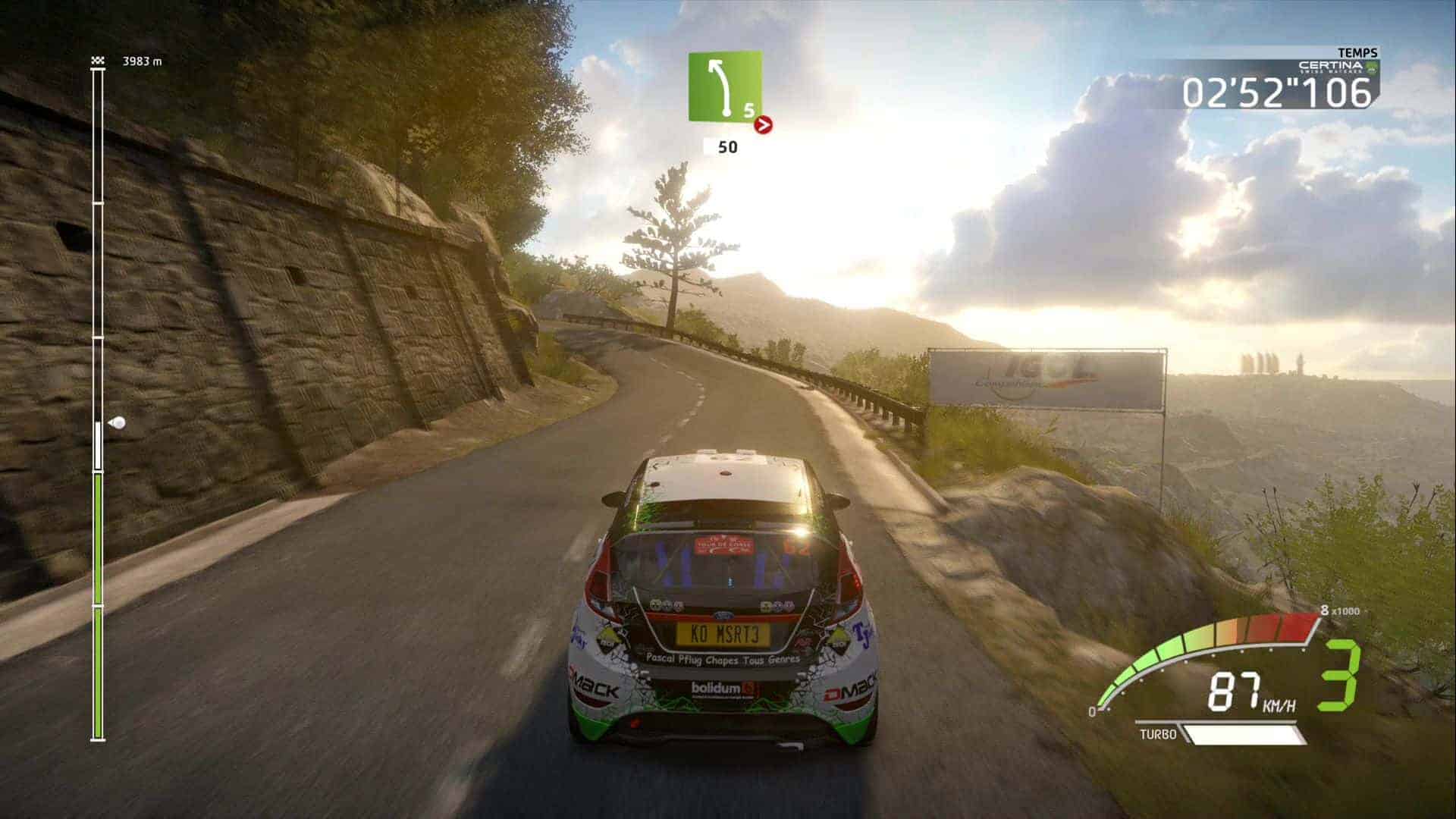
Task: Select the white car position marker on the progress bar
Action: pos(117,422)
